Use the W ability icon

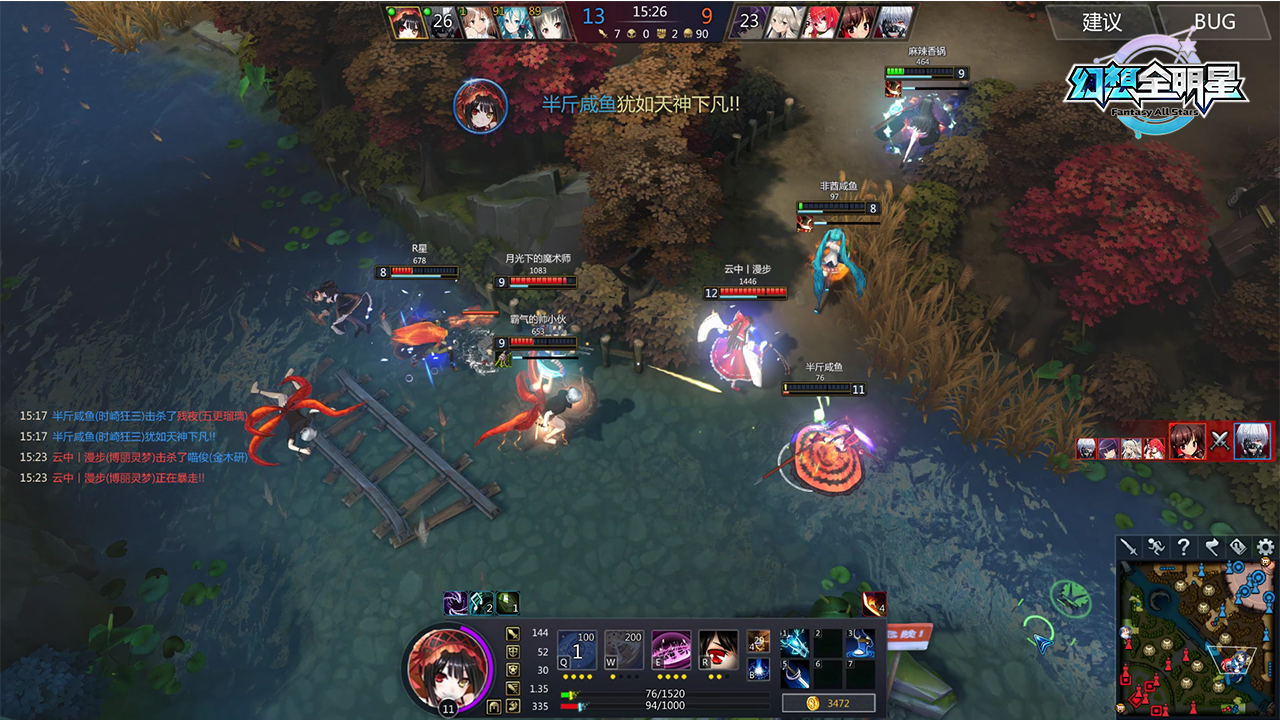(624, 649)
